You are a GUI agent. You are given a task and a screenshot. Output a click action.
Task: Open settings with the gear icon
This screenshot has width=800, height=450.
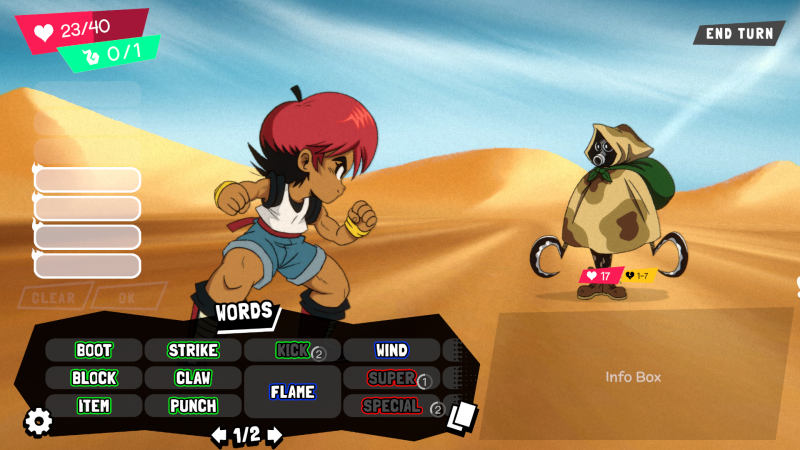coord(38,422)
